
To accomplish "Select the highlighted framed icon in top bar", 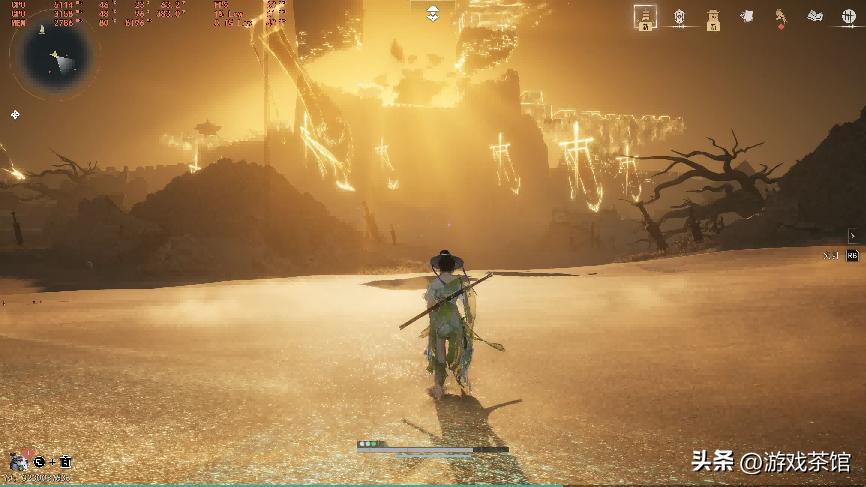I will 646,16.
